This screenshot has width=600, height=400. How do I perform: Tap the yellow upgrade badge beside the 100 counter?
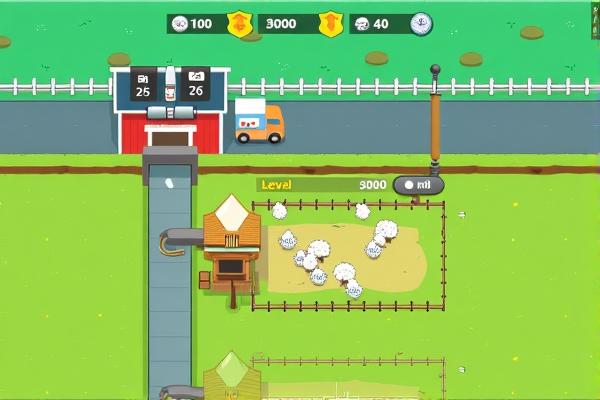tap(239, 24)
